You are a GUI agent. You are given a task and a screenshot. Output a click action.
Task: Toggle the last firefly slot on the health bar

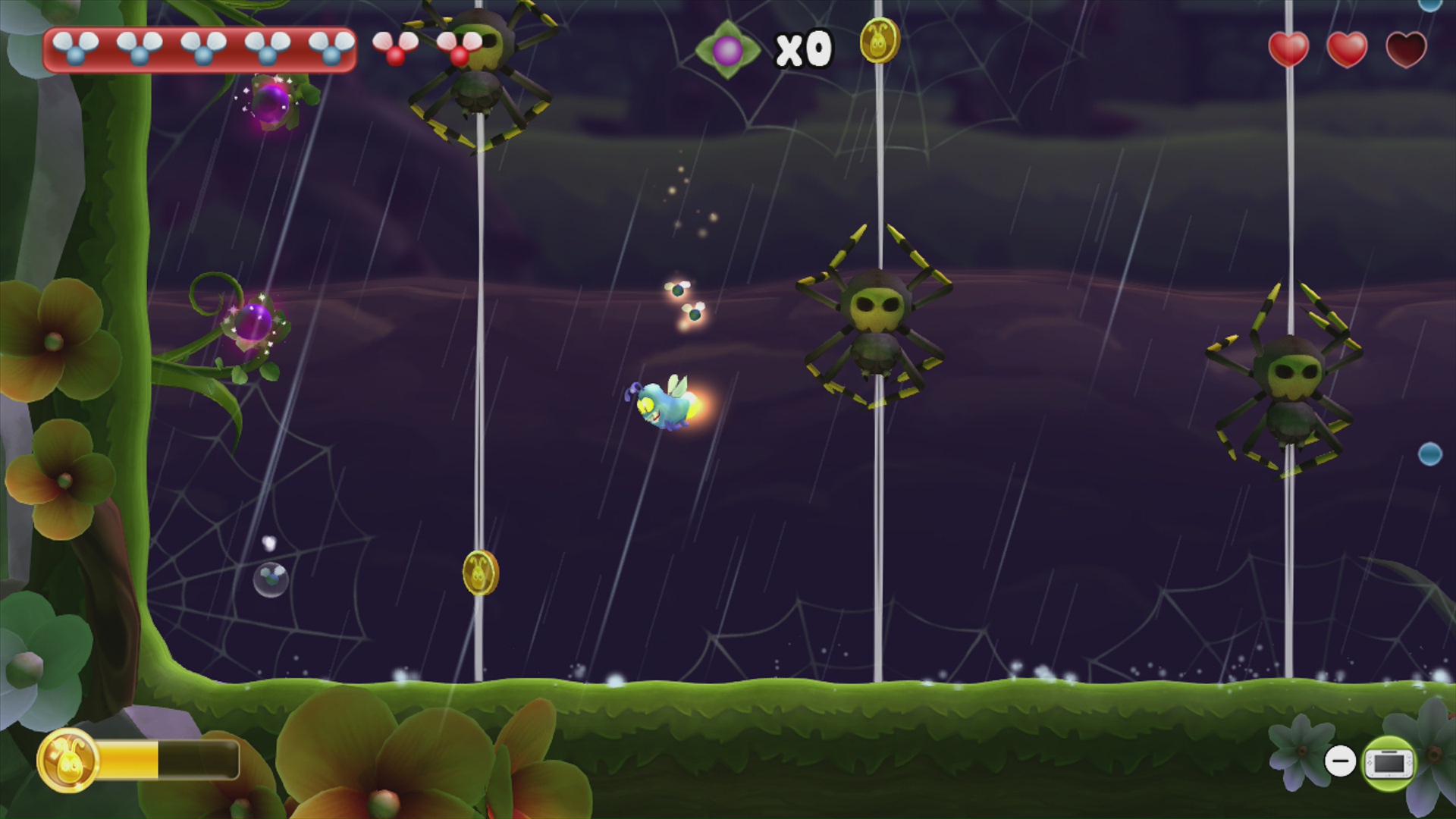pyautogui.click(x=331, y=49)
